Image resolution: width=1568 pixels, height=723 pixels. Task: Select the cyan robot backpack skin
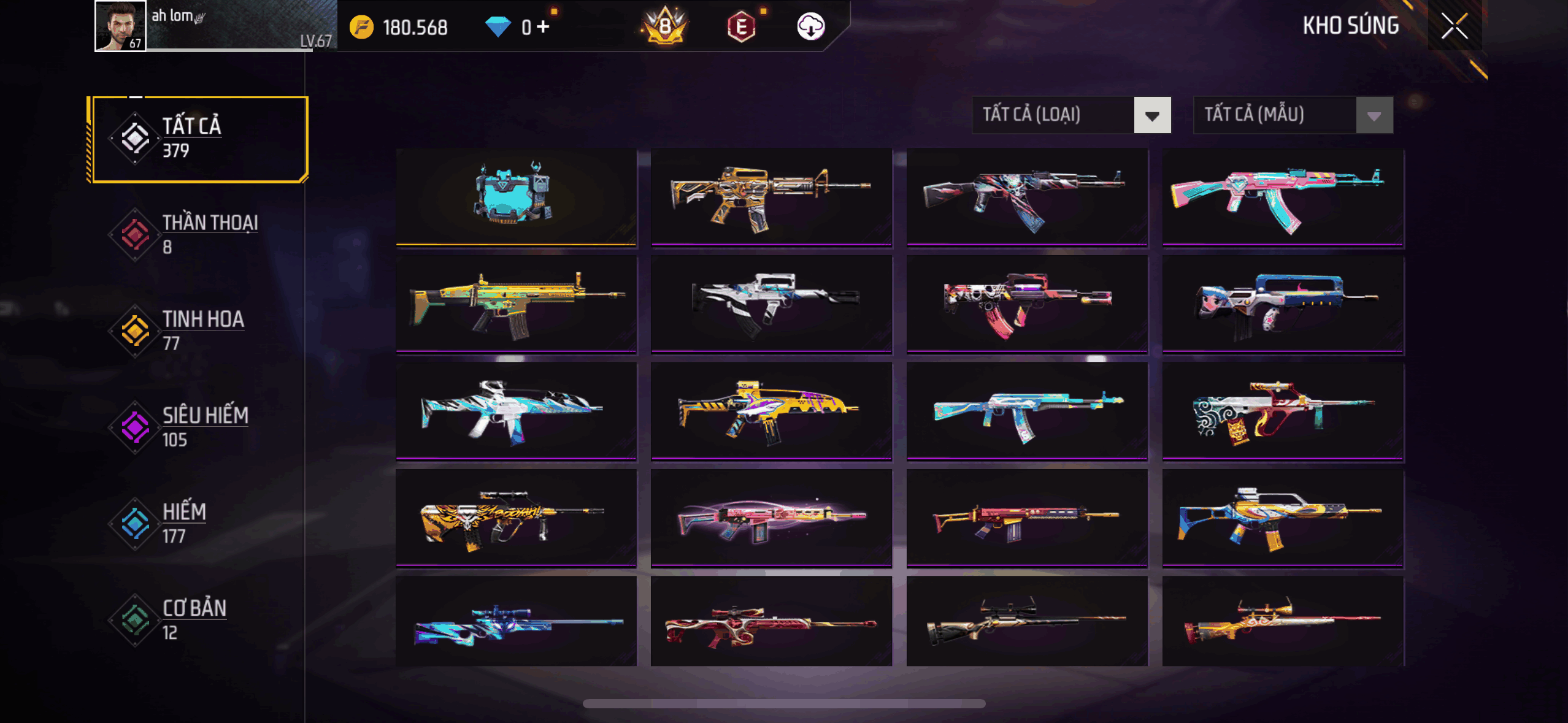516,196
